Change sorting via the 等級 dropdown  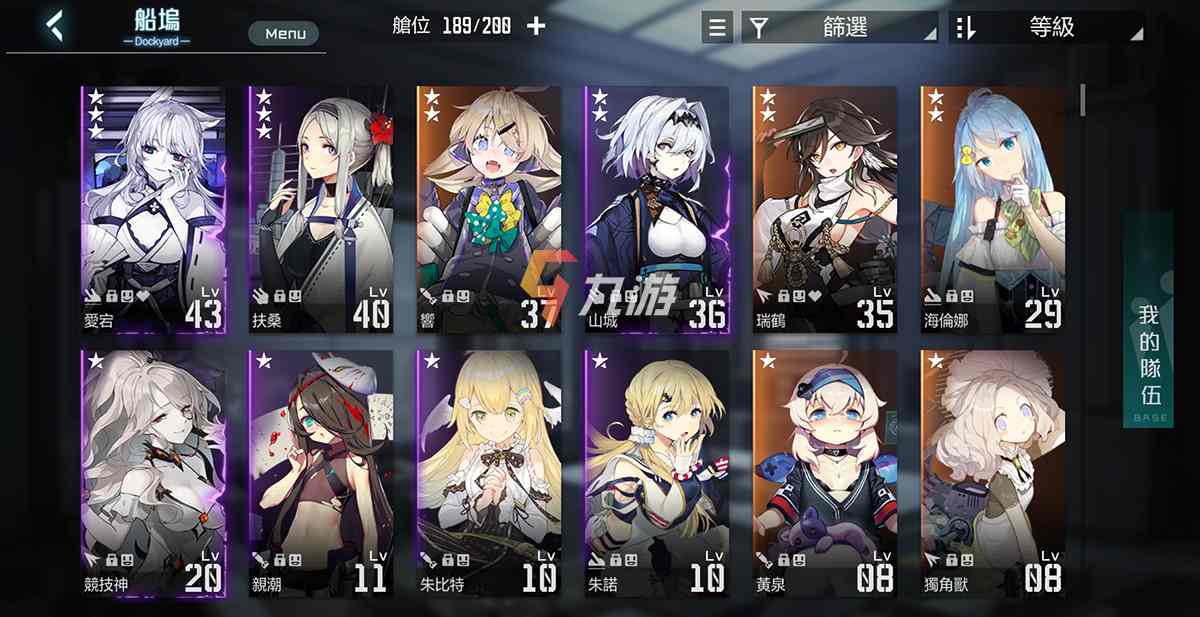click(1047, 27)
